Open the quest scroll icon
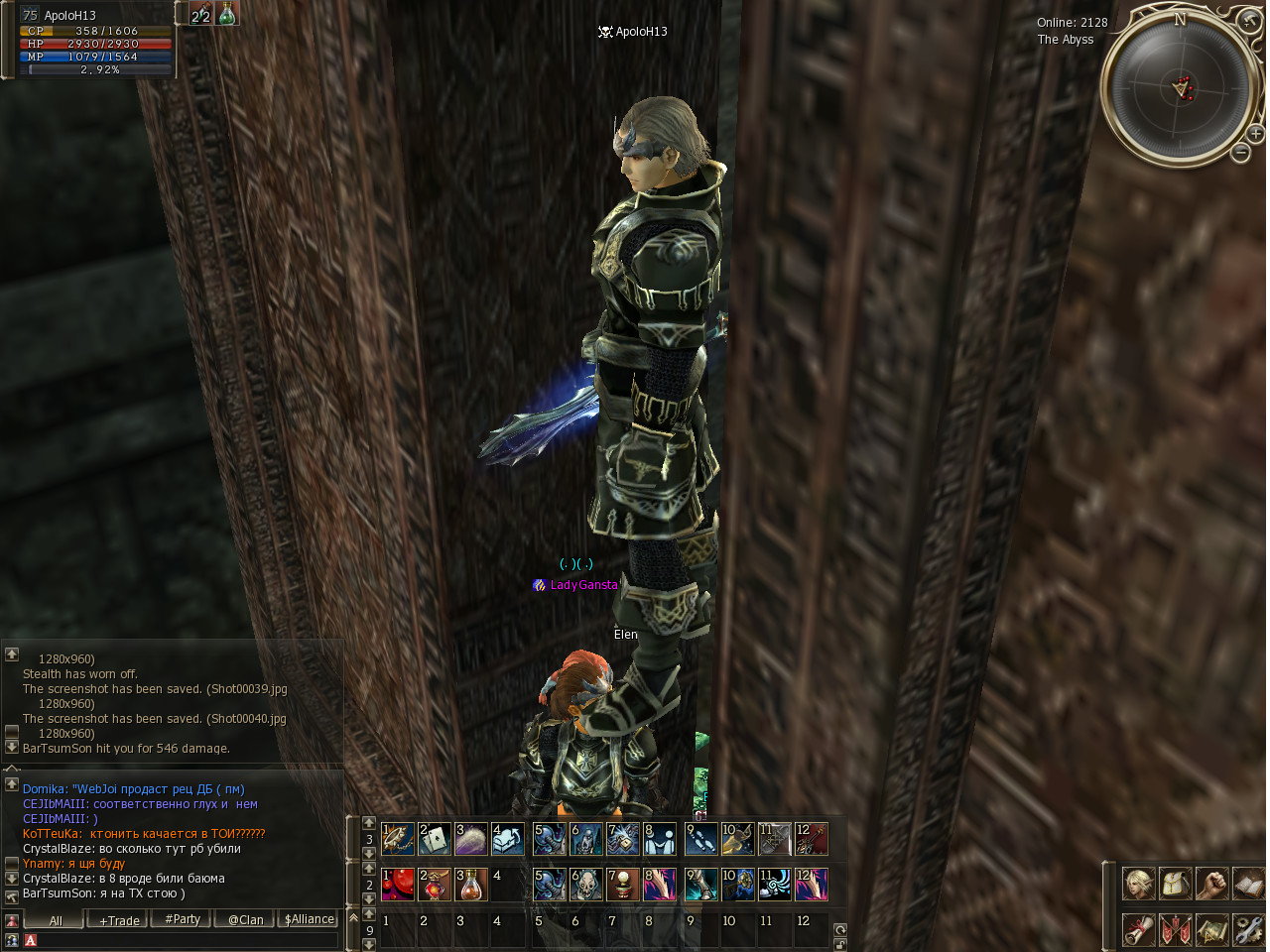The height and width of the screenshot is (952, 1270). click(1138, 929)
